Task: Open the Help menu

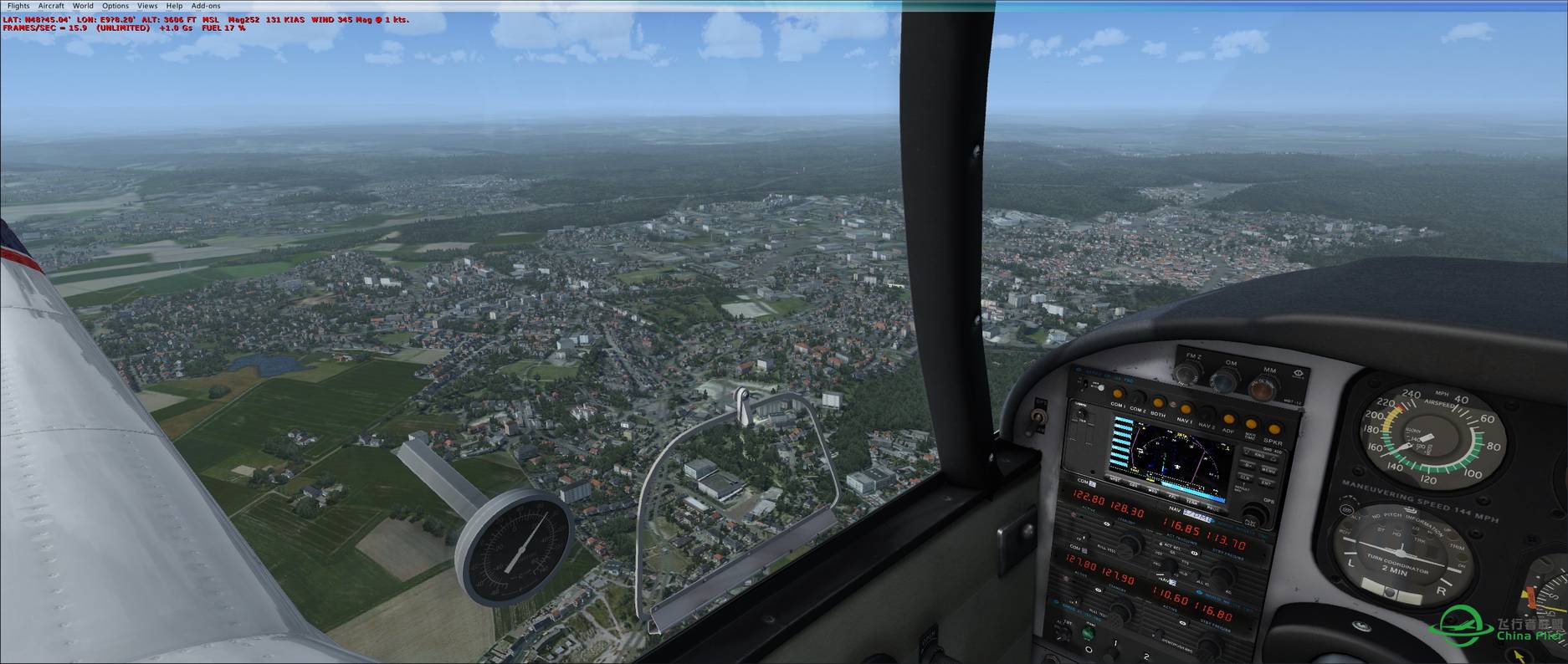Action: [x=174, y=6]
